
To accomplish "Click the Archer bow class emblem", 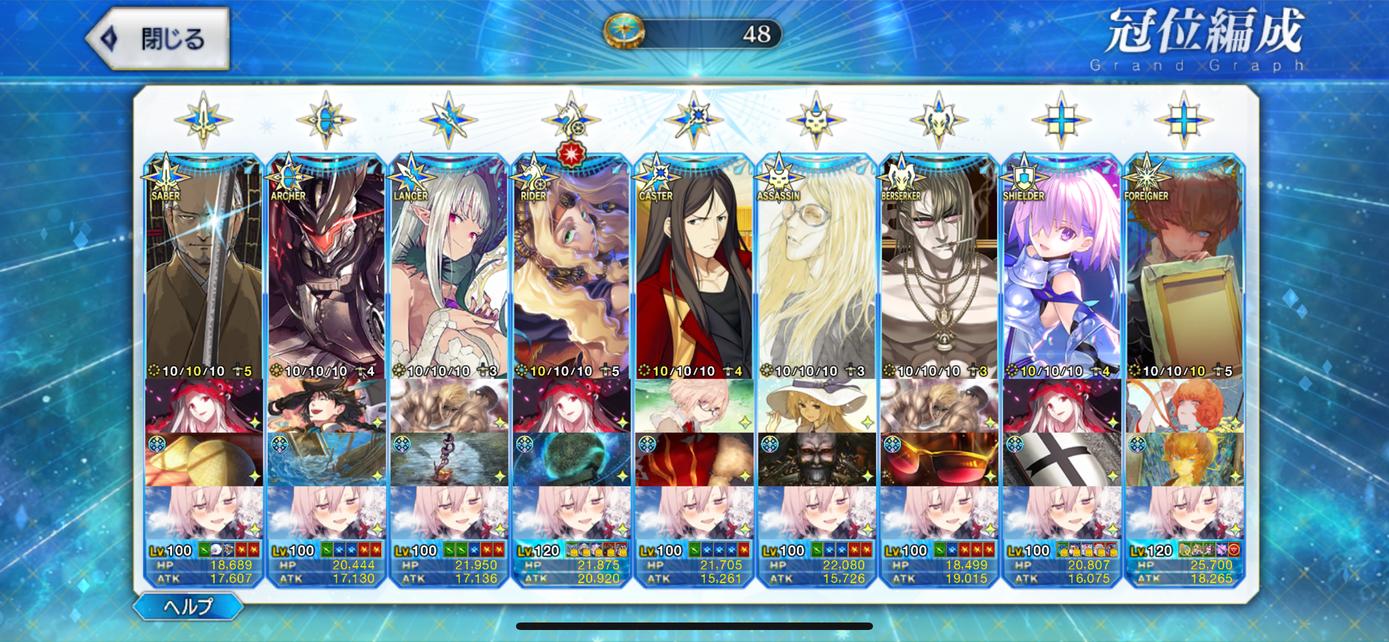I will (x=326, y=120).
